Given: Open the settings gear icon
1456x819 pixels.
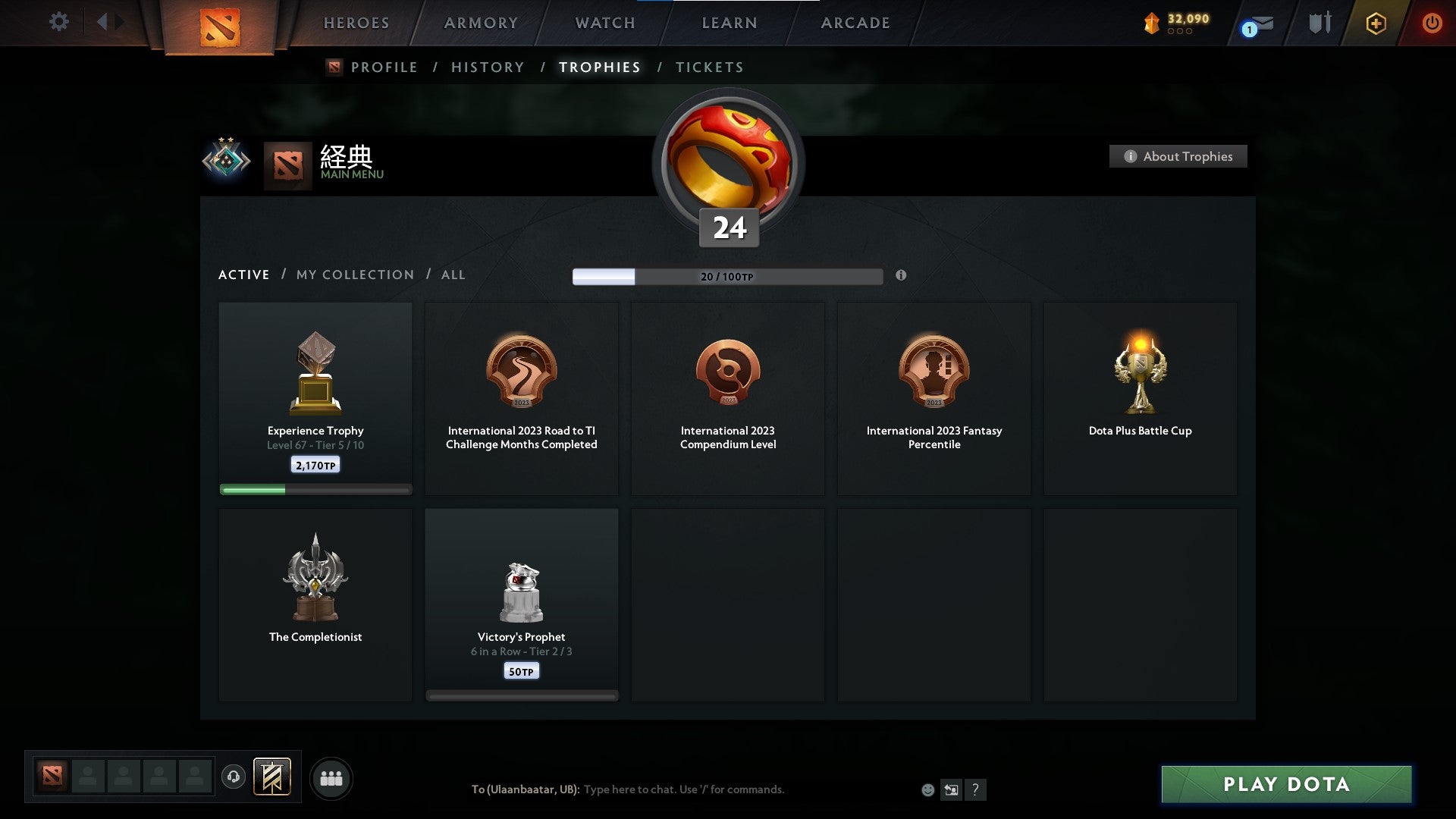Looking at the screenshot, I should [59, 22].
